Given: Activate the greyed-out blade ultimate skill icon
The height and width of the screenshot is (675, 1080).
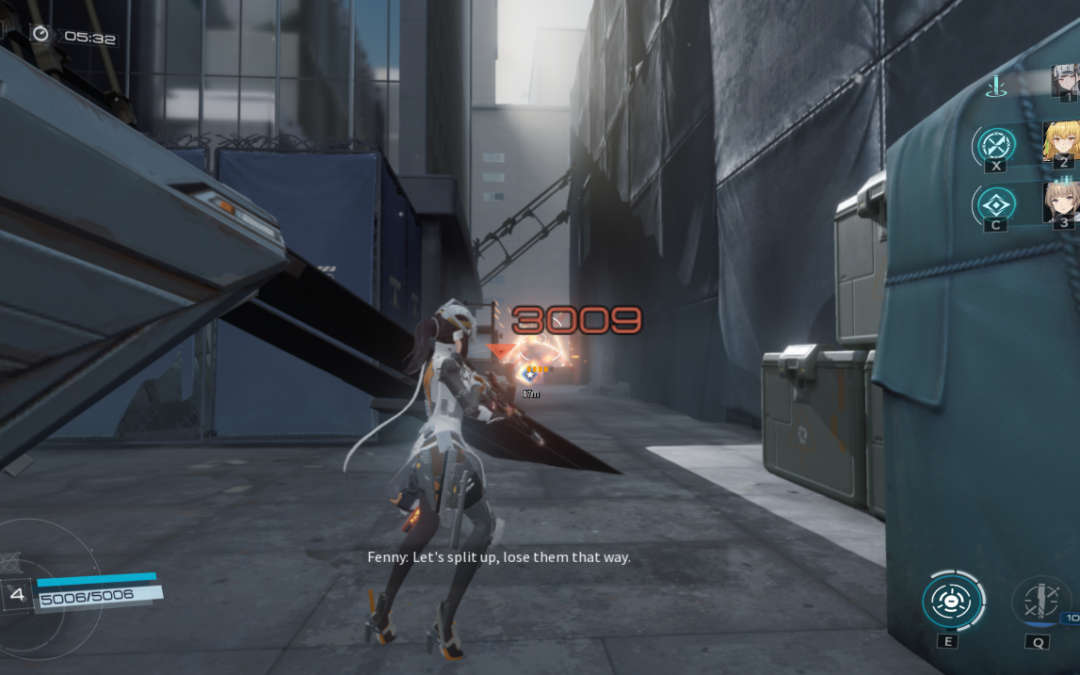Looking at the screenshot, I should click(1039, 603).
